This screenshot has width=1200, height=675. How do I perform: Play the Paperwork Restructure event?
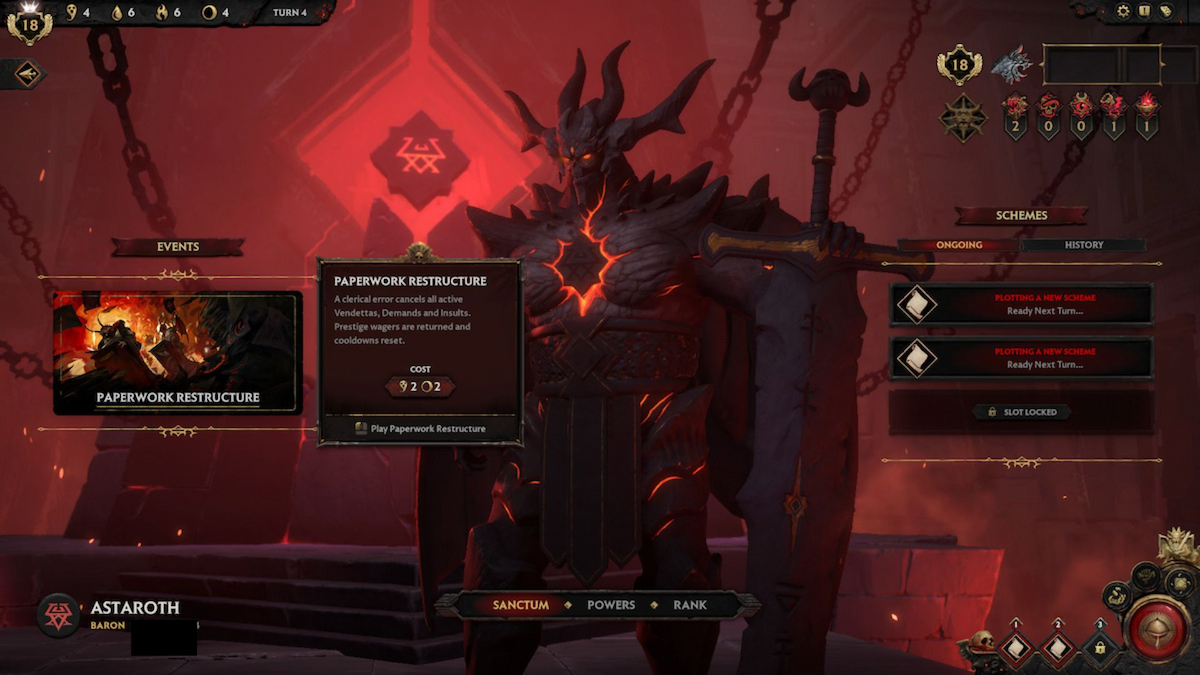(x=420, y=428)
